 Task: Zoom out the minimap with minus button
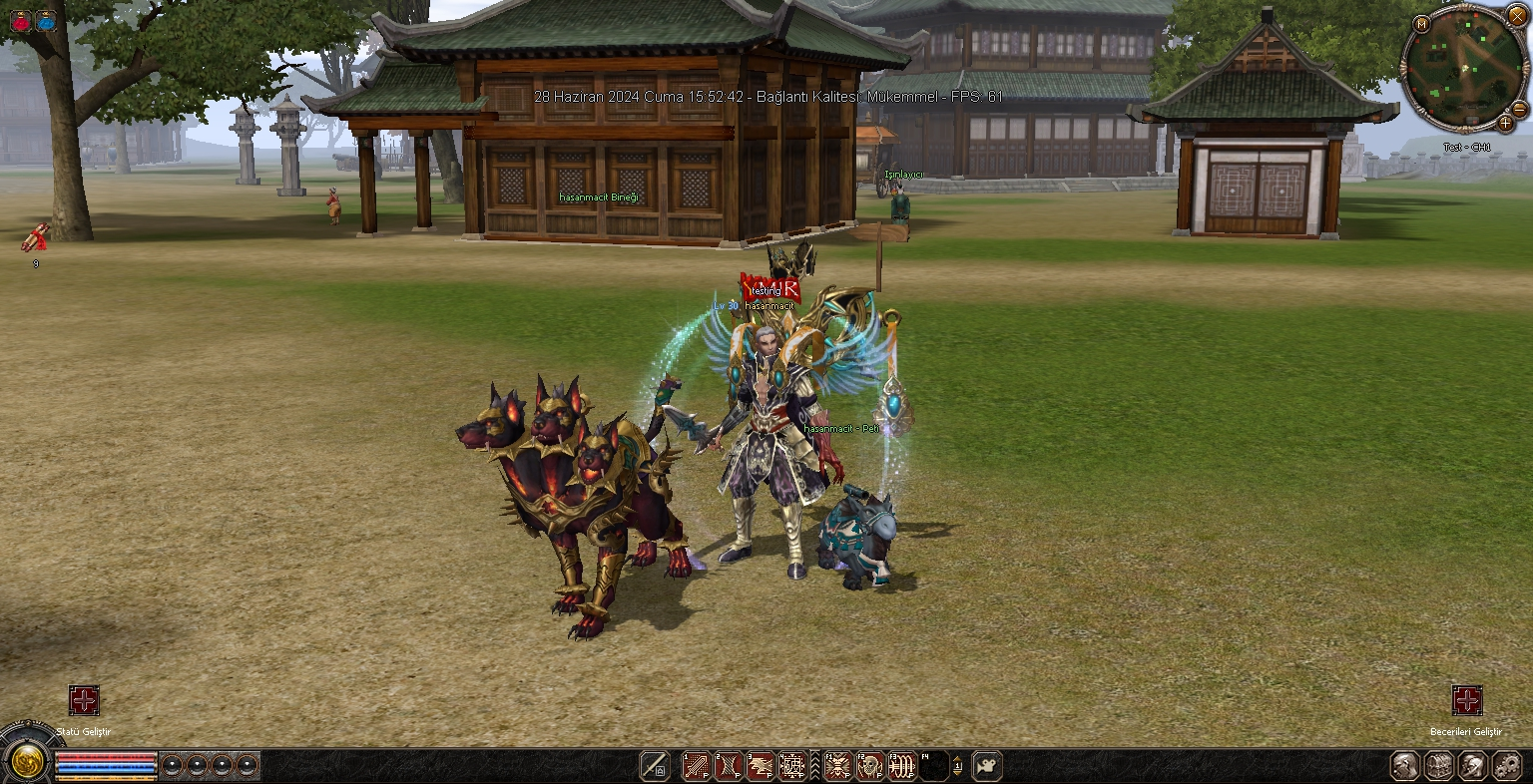point(1520,109)
